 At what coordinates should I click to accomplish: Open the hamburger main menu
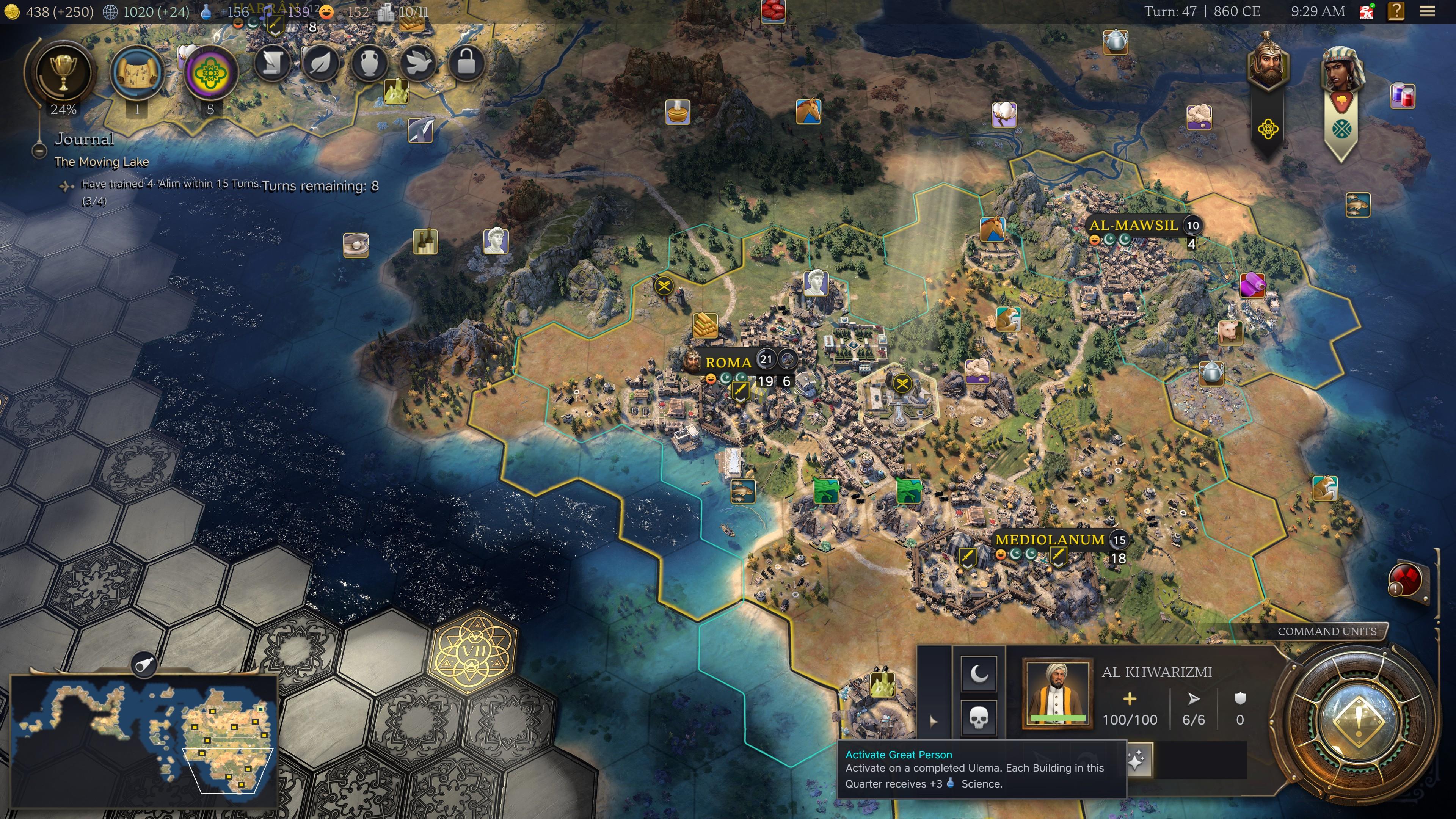pos(1427,11)
